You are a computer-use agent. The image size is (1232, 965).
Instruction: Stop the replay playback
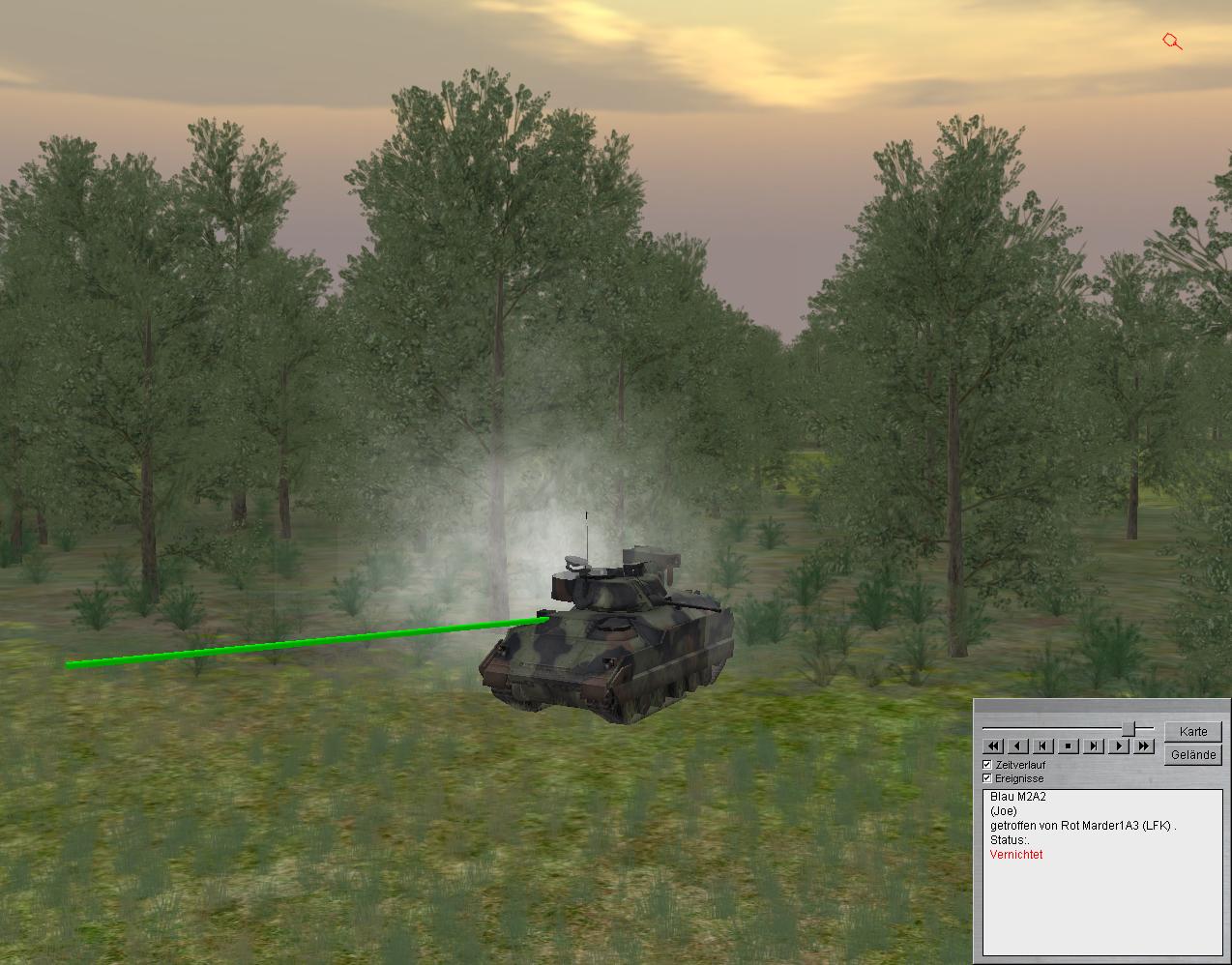point(1069,746)
